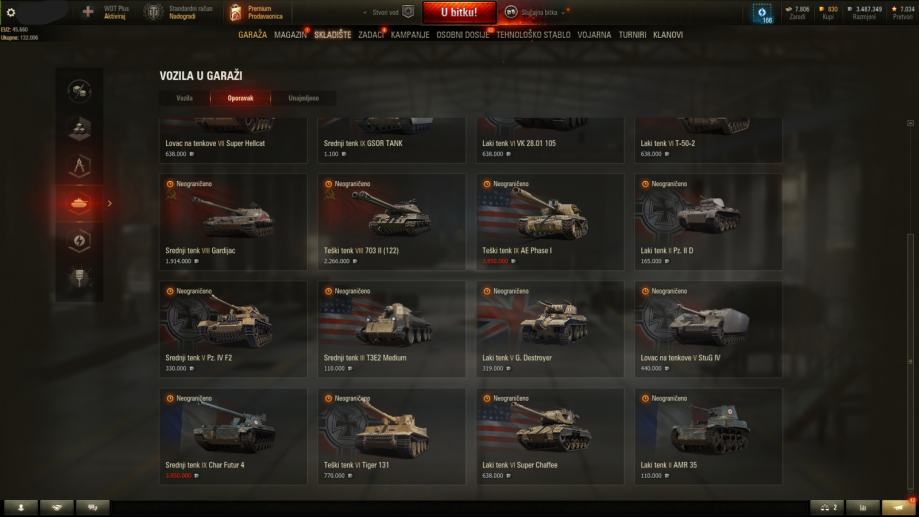
Task: Open the VOJARNA barracks
Action: point(594,35)
